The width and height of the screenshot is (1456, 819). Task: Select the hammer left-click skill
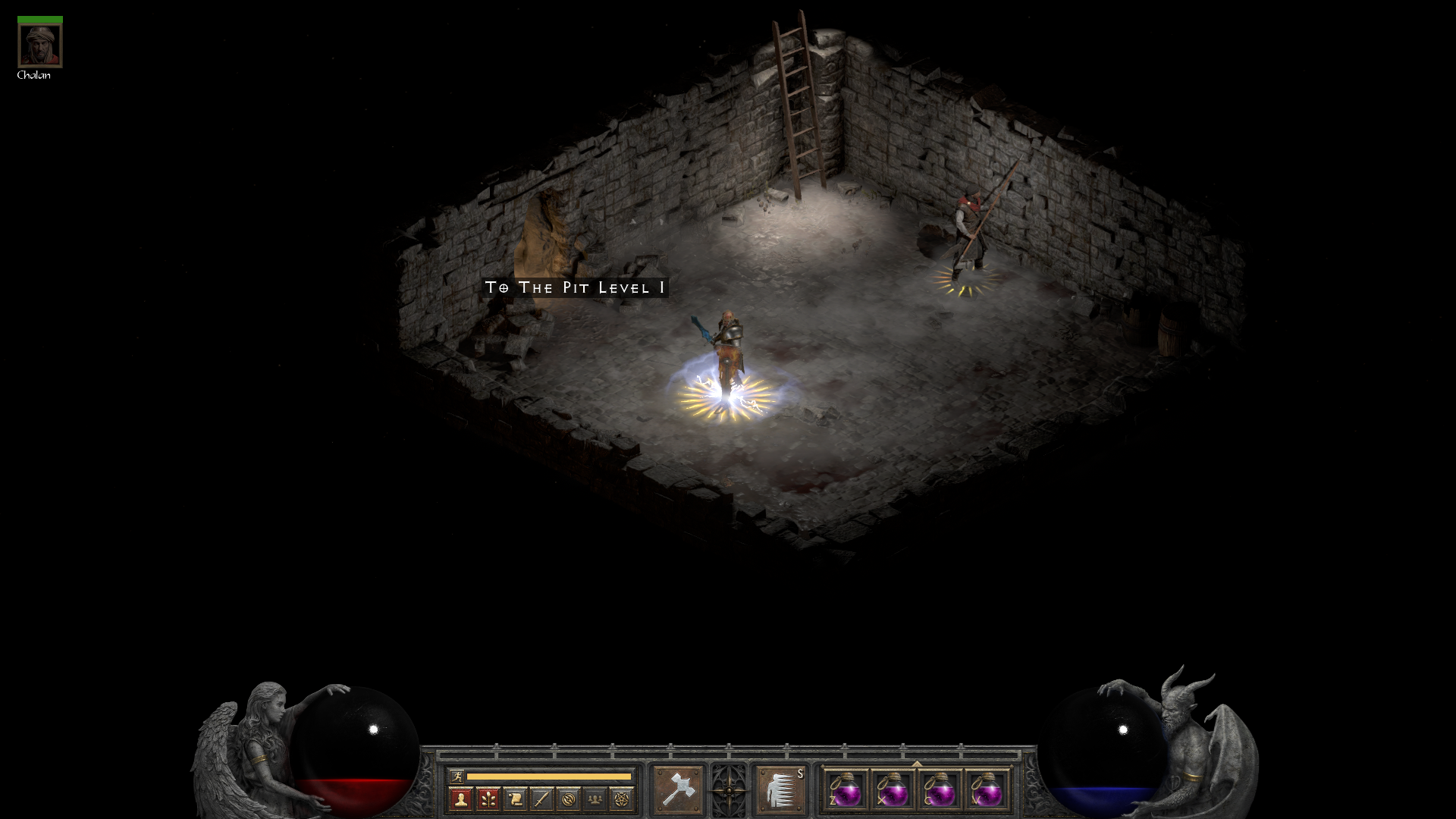point(677,789)
